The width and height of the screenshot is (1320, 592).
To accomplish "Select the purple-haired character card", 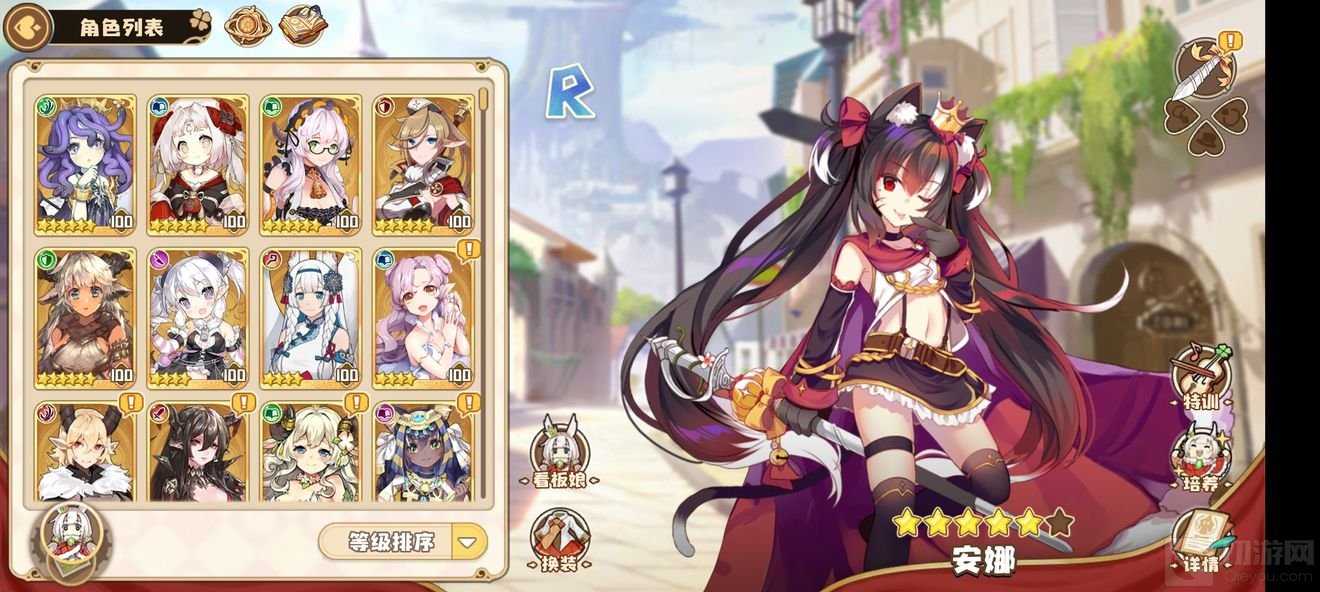I will [x=85, y=164].
